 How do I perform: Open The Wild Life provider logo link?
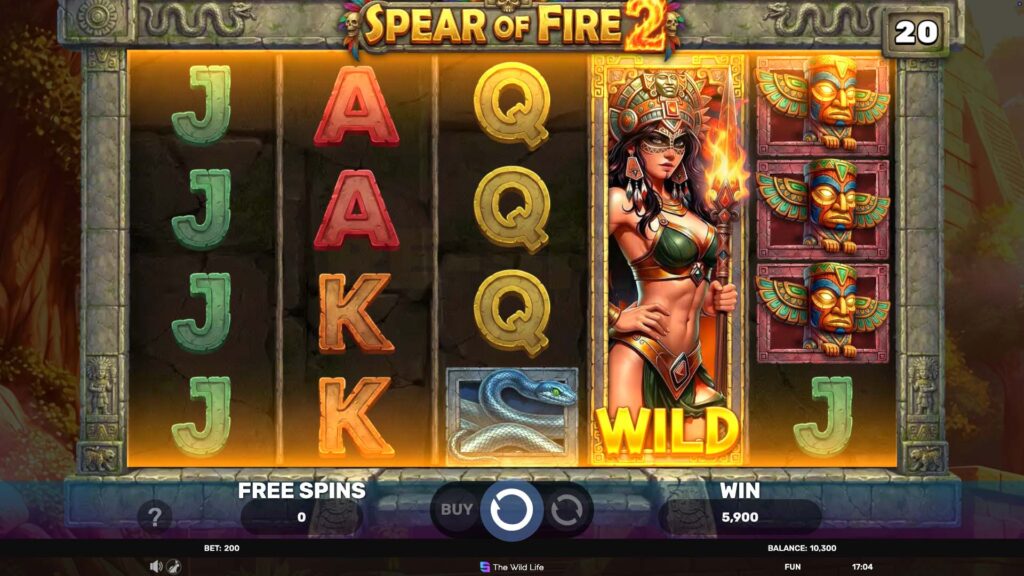[x=511, y=567]
